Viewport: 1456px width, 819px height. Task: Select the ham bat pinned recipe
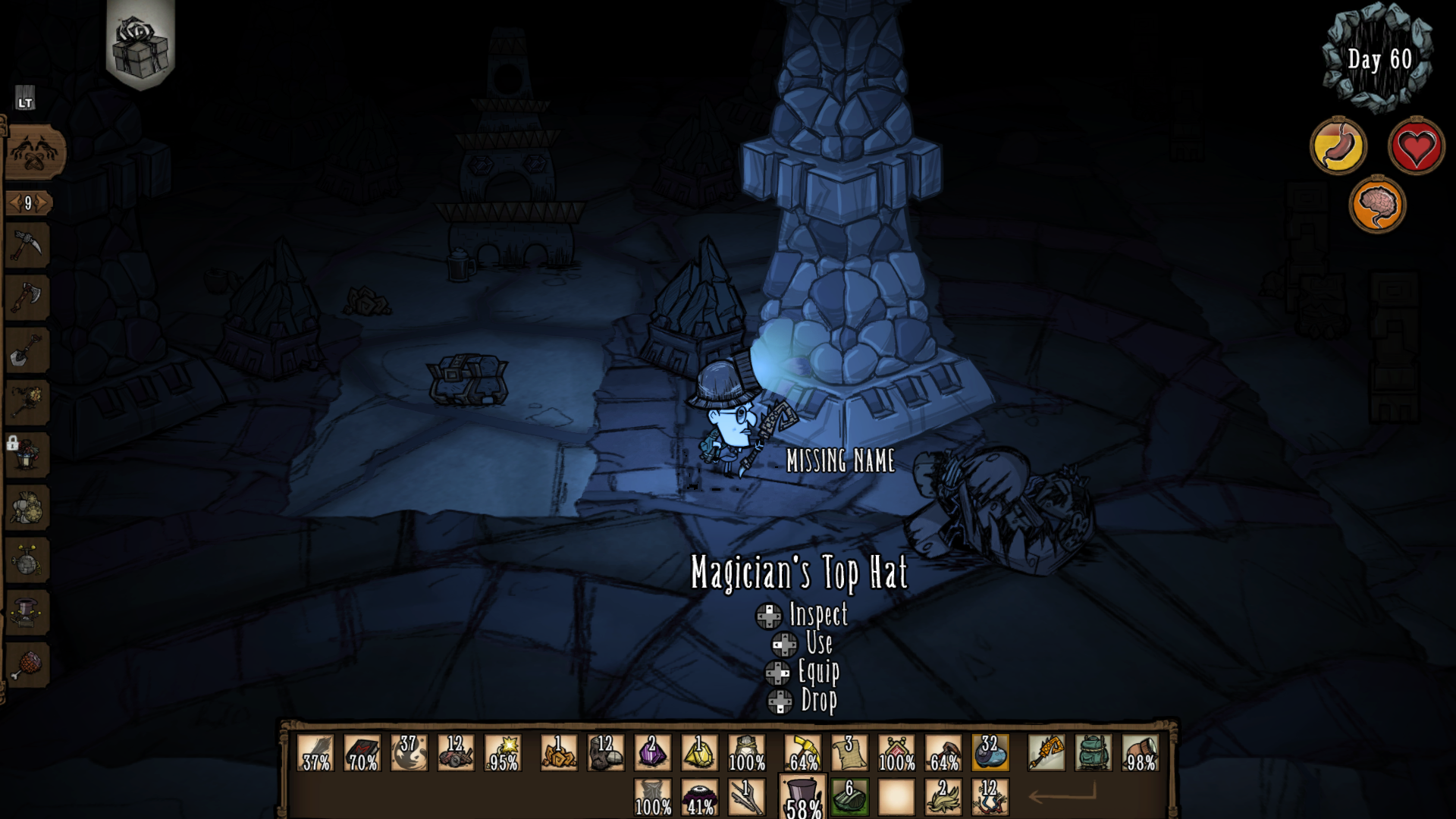[27, 665]
